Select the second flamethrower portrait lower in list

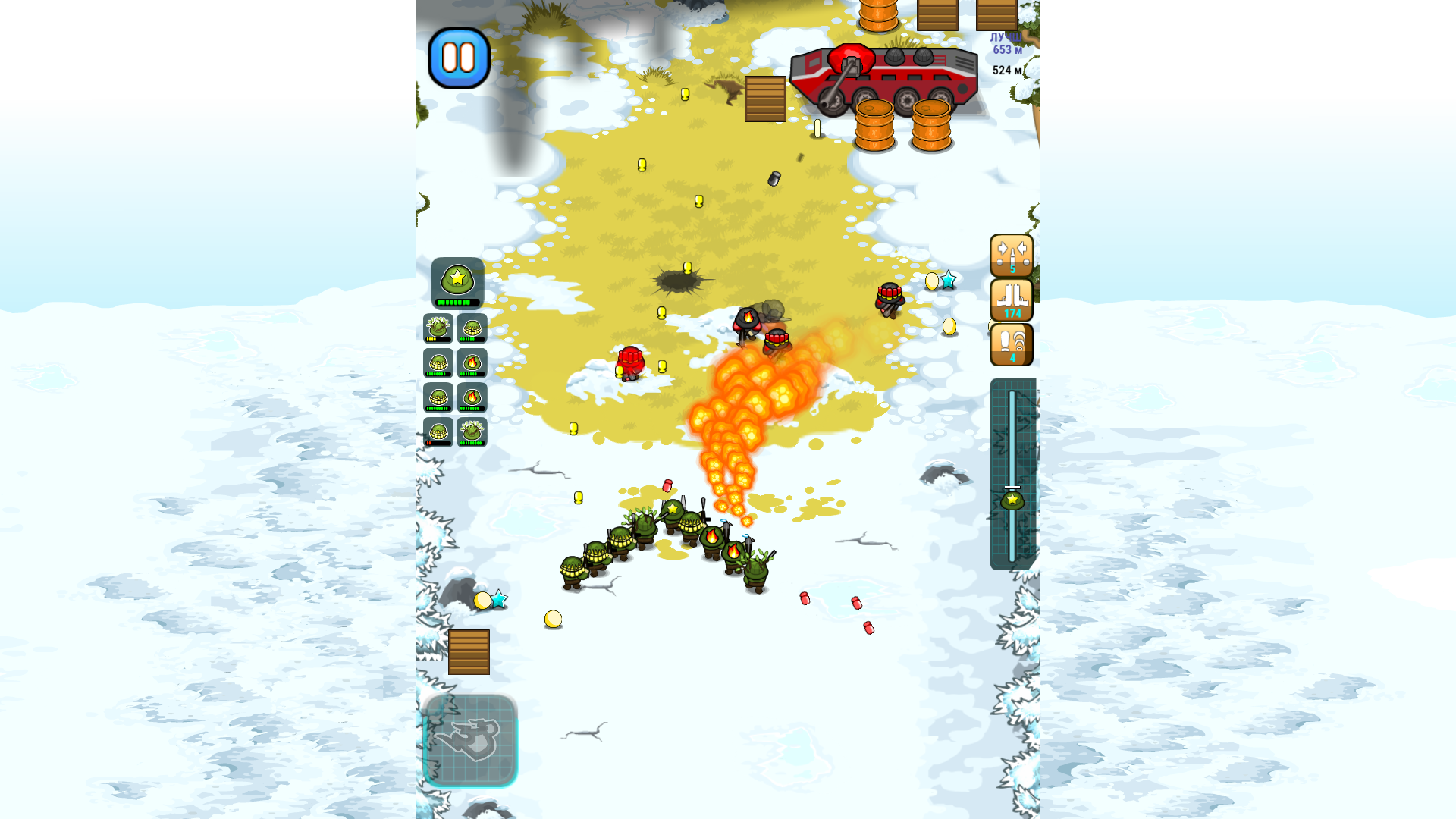(x=472, y=397)
